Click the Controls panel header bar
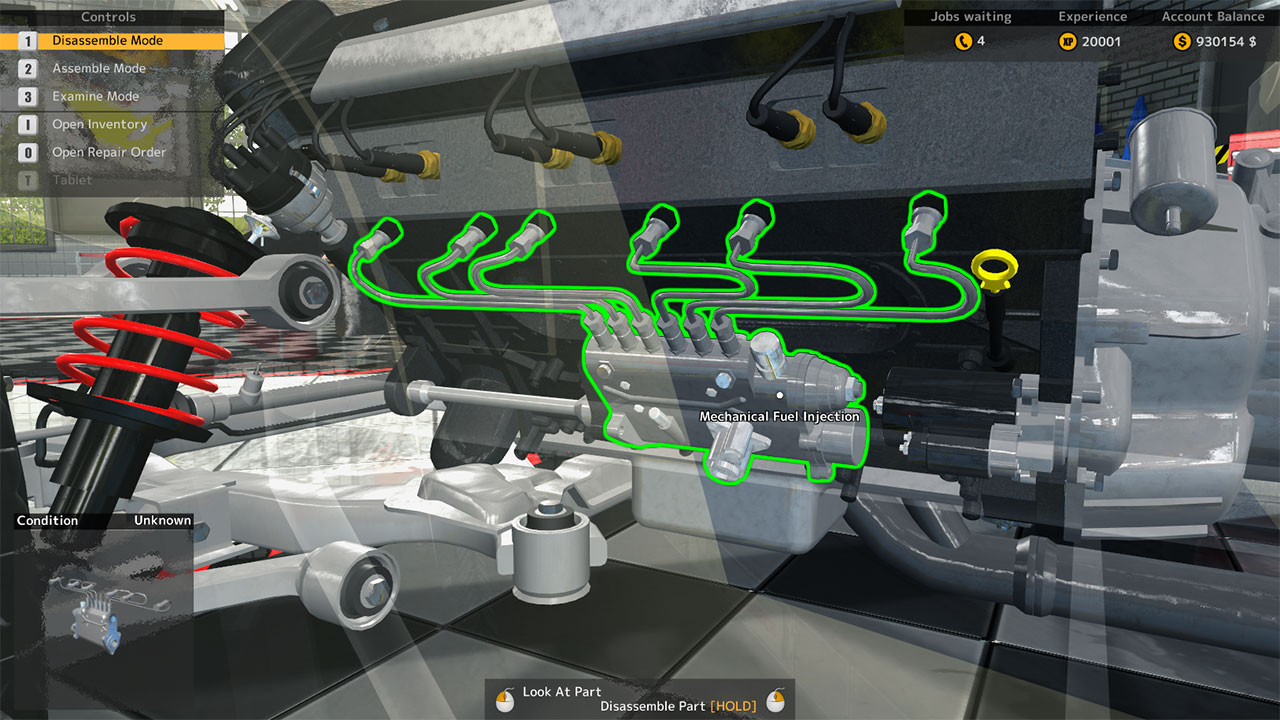1280x720 pixels. click(108, 16)
